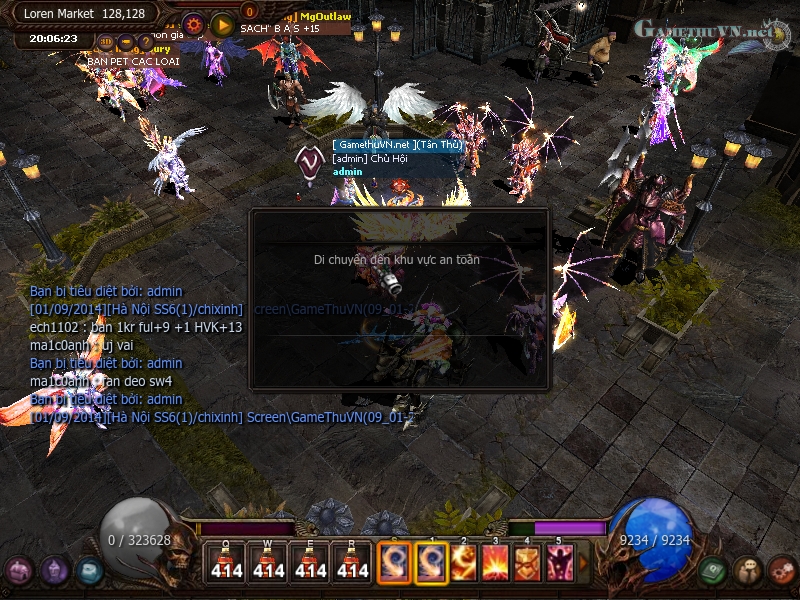Open the red round menu icon
Screen dimensions: 800x600
pos(781,571)
